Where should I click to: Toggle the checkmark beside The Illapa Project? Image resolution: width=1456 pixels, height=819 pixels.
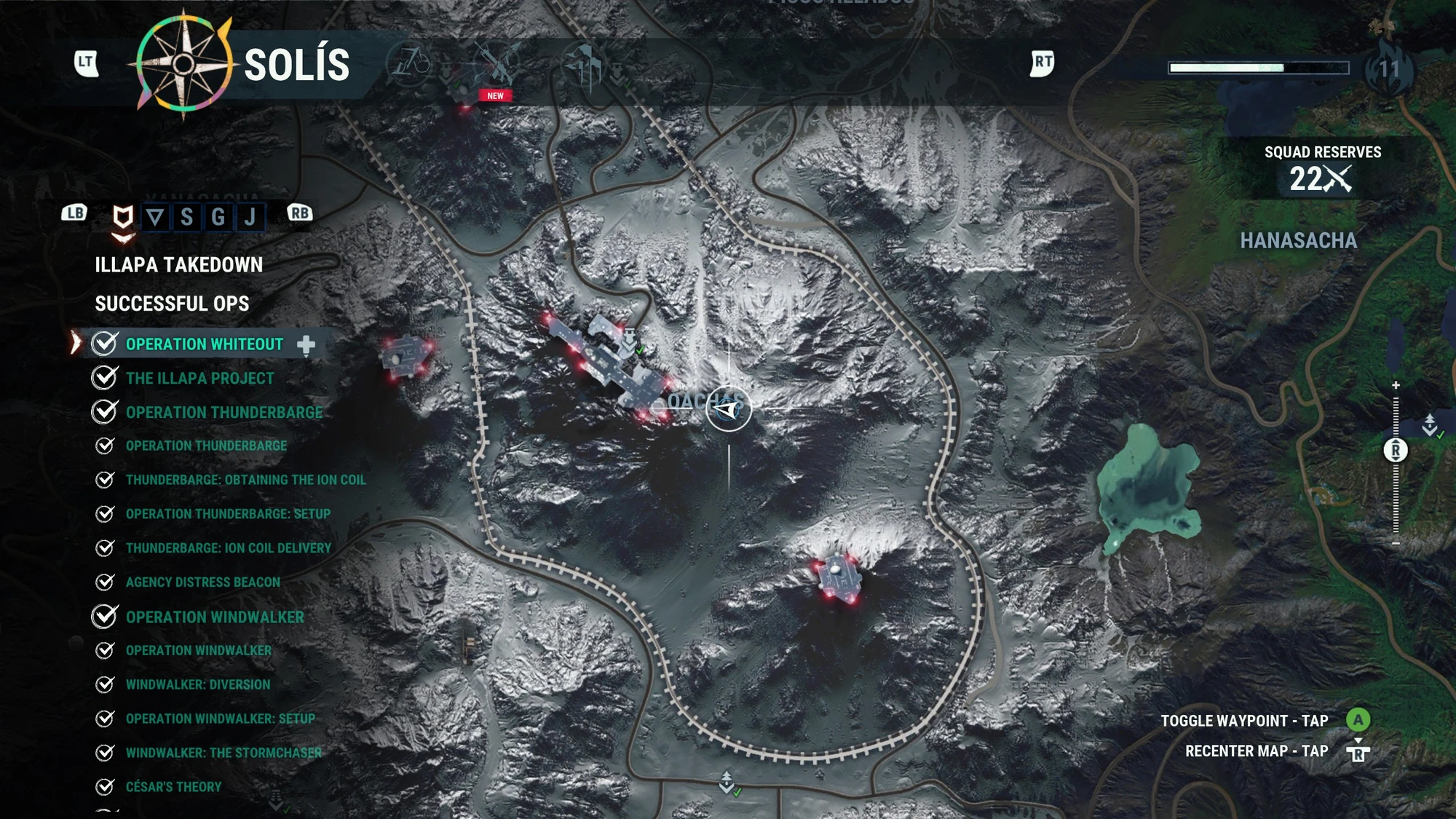103,378
